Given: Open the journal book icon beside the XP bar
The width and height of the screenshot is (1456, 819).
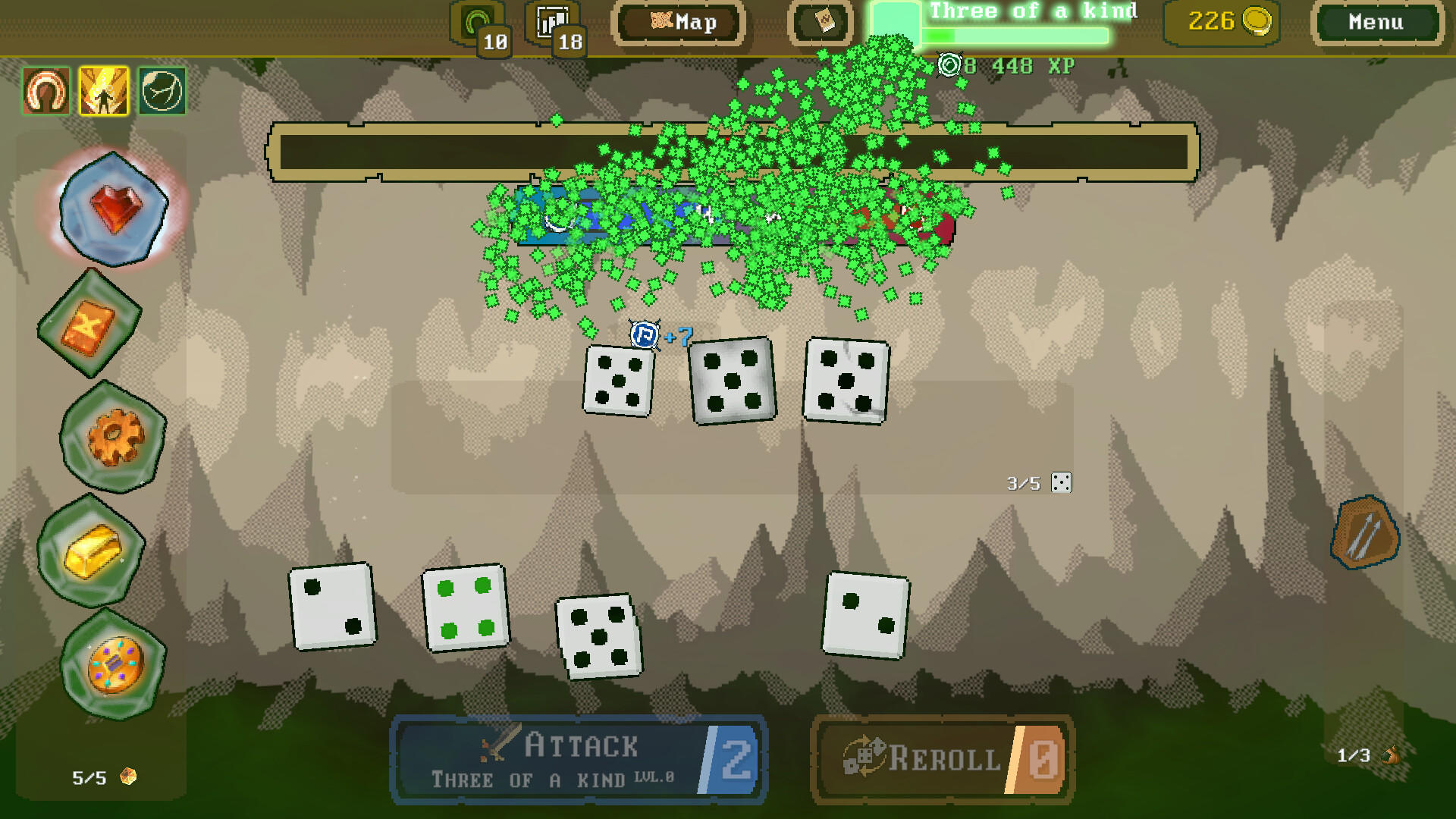Looking at the screenshot, I should (x=820, y=21).
